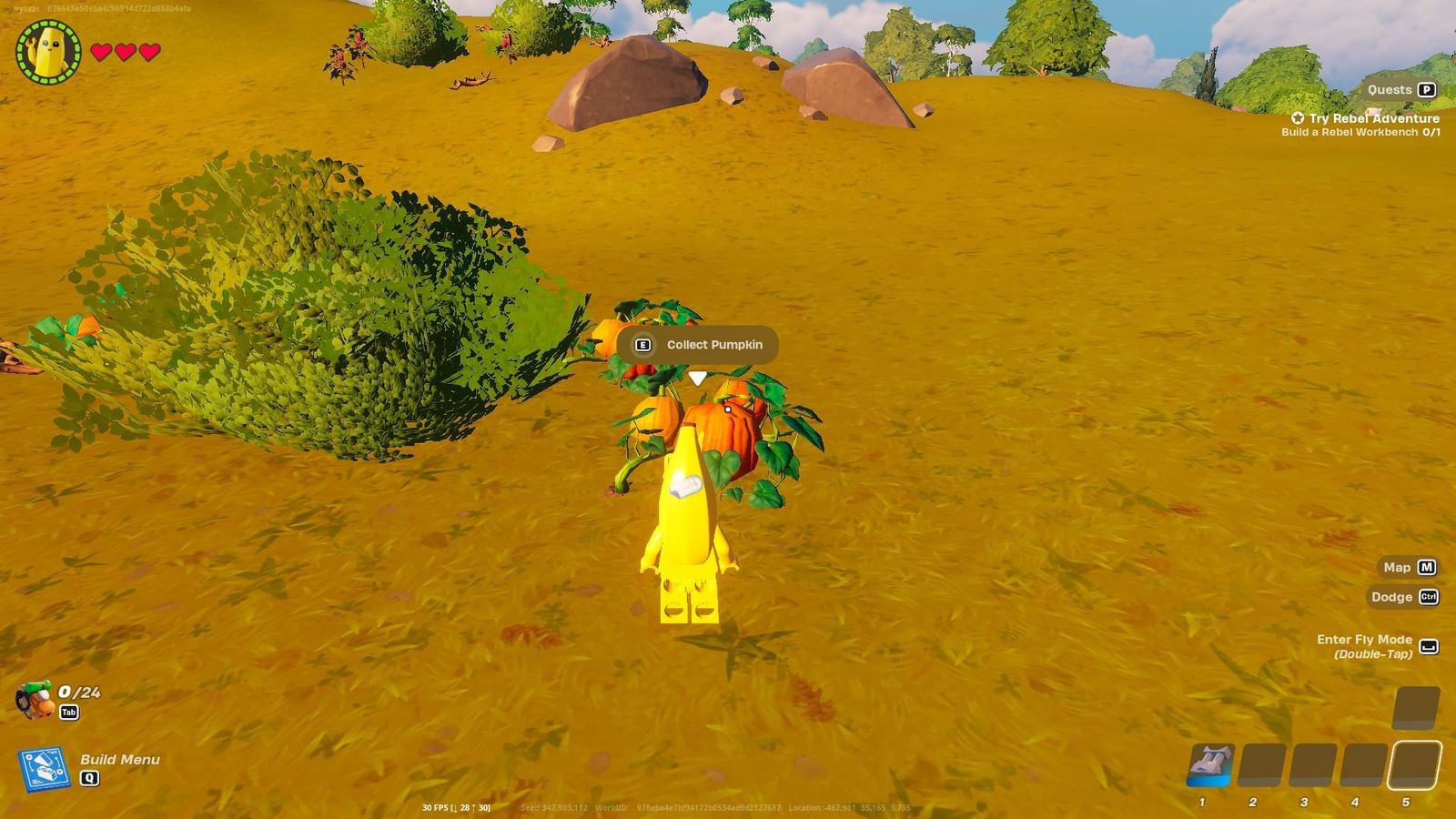Screen dimensions: 1456x819
Task: Click the Build Menu text label
Action: 118,760
